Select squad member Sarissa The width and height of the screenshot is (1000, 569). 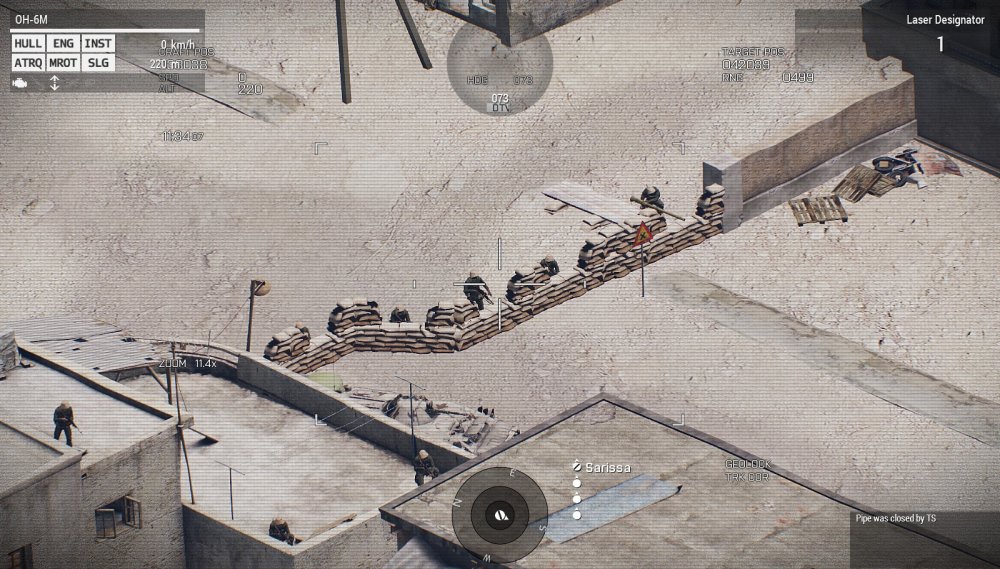point(607,467)
